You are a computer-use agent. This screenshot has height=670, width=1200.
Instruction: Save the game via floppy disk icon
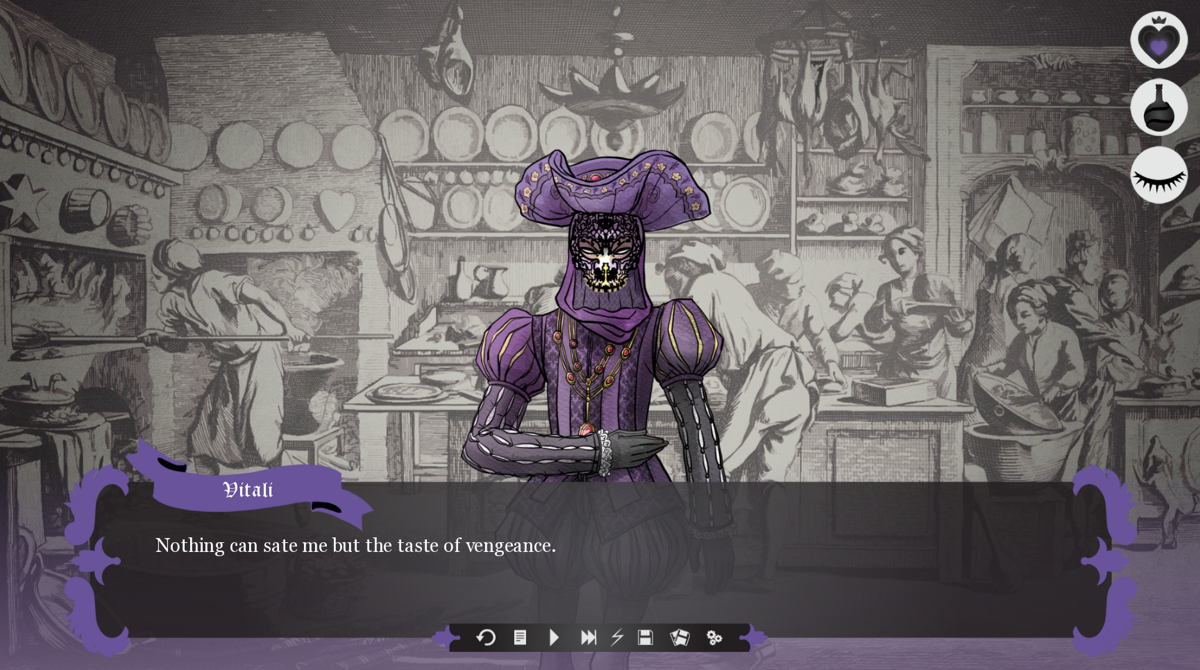[646, 637]
